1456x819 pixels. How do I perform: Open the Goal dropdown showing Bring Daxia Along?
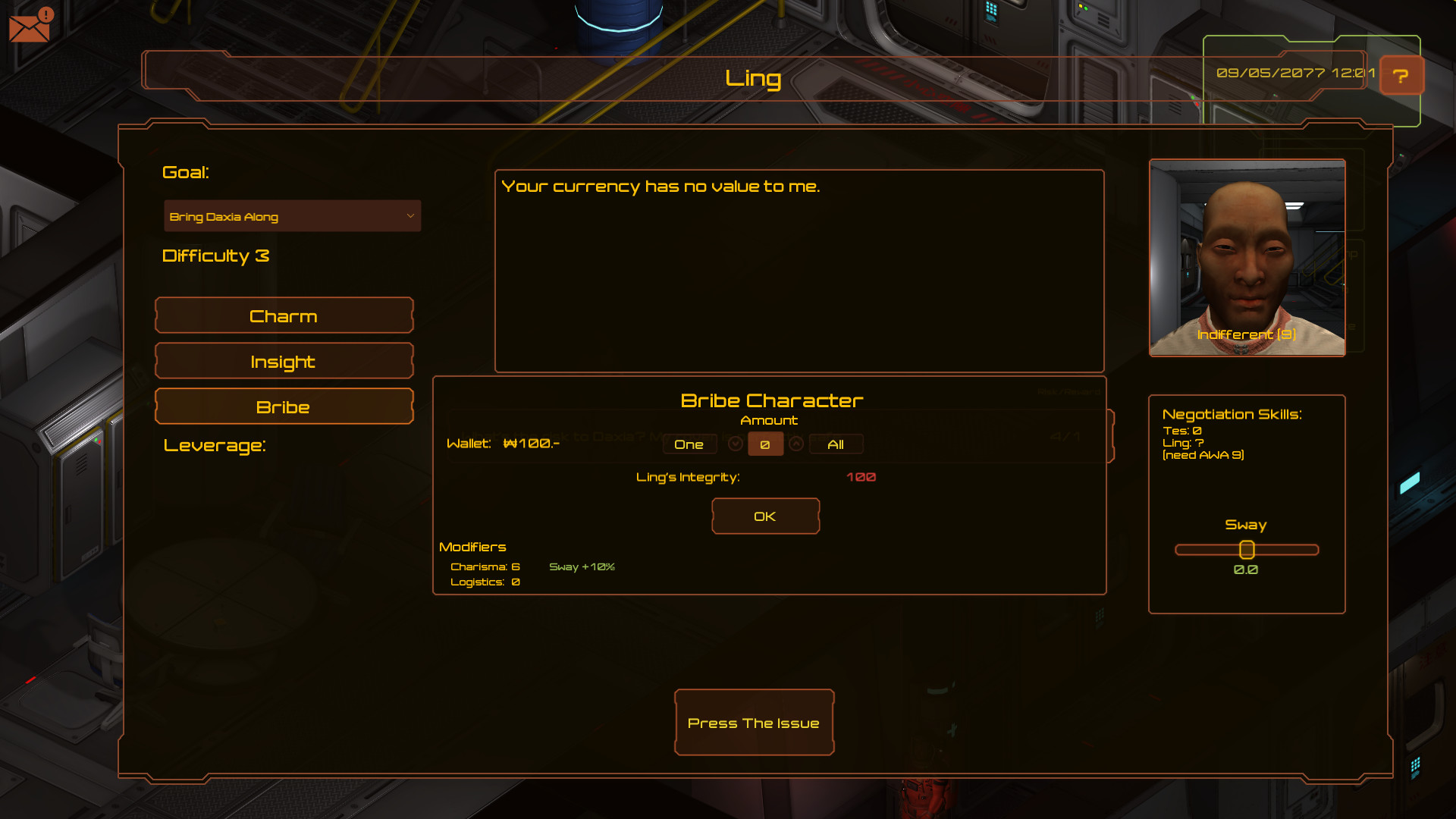coord(291,215)
